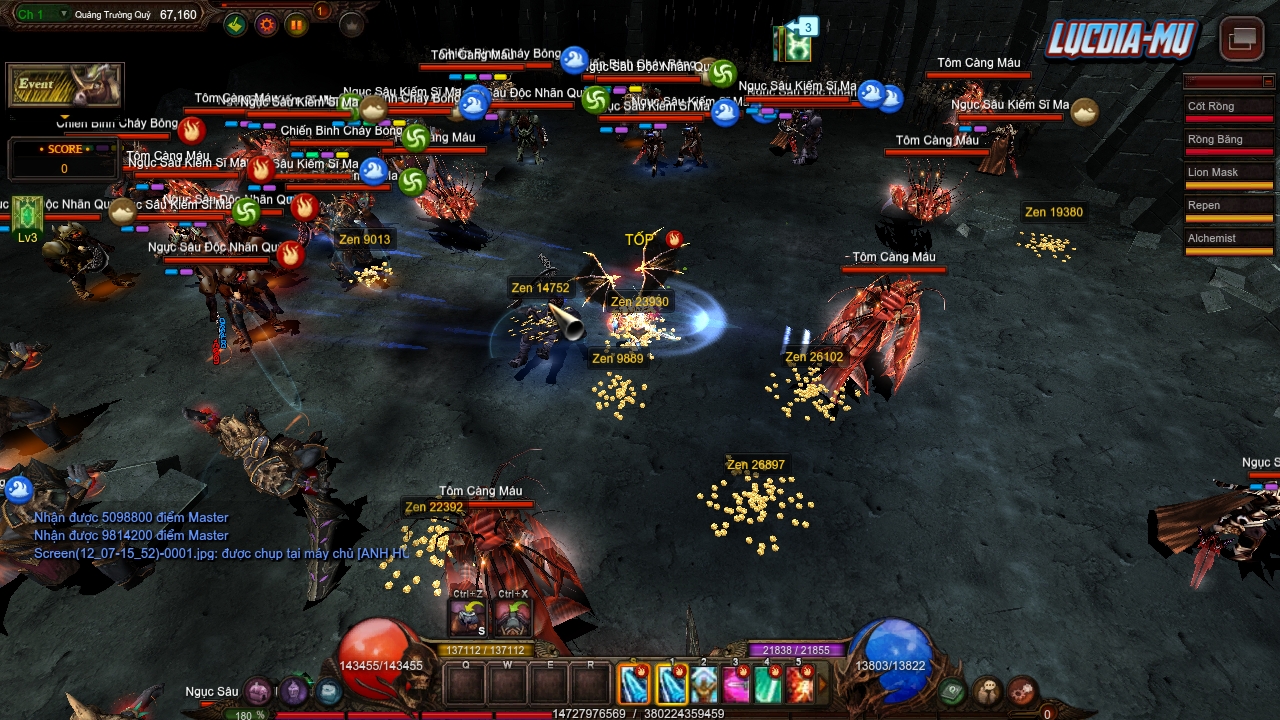Activate the pink beam skill in slot 3
1280x720 pixels.
click(736, 685)
